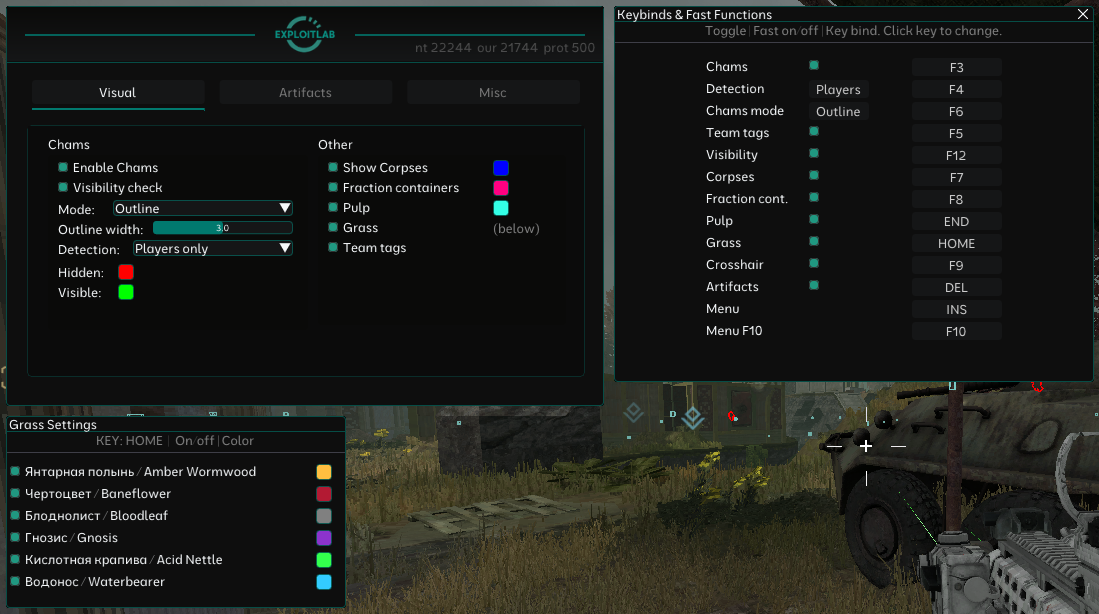Screen dimensions: 1099x614
Task: Change the HOME key bind for Grass
Action: [956, 244]
